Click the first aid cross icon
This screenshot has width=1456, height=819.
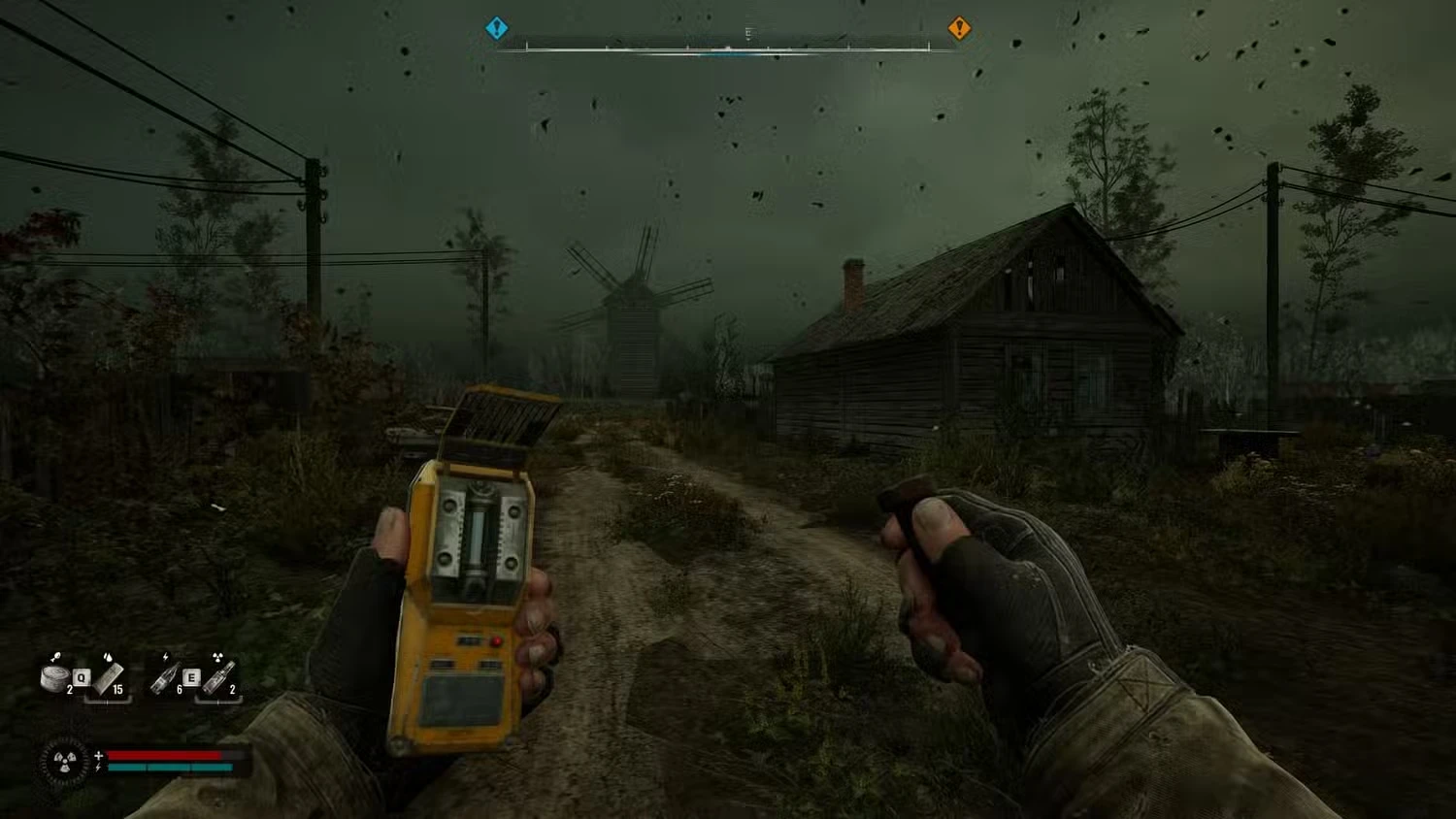98,755
